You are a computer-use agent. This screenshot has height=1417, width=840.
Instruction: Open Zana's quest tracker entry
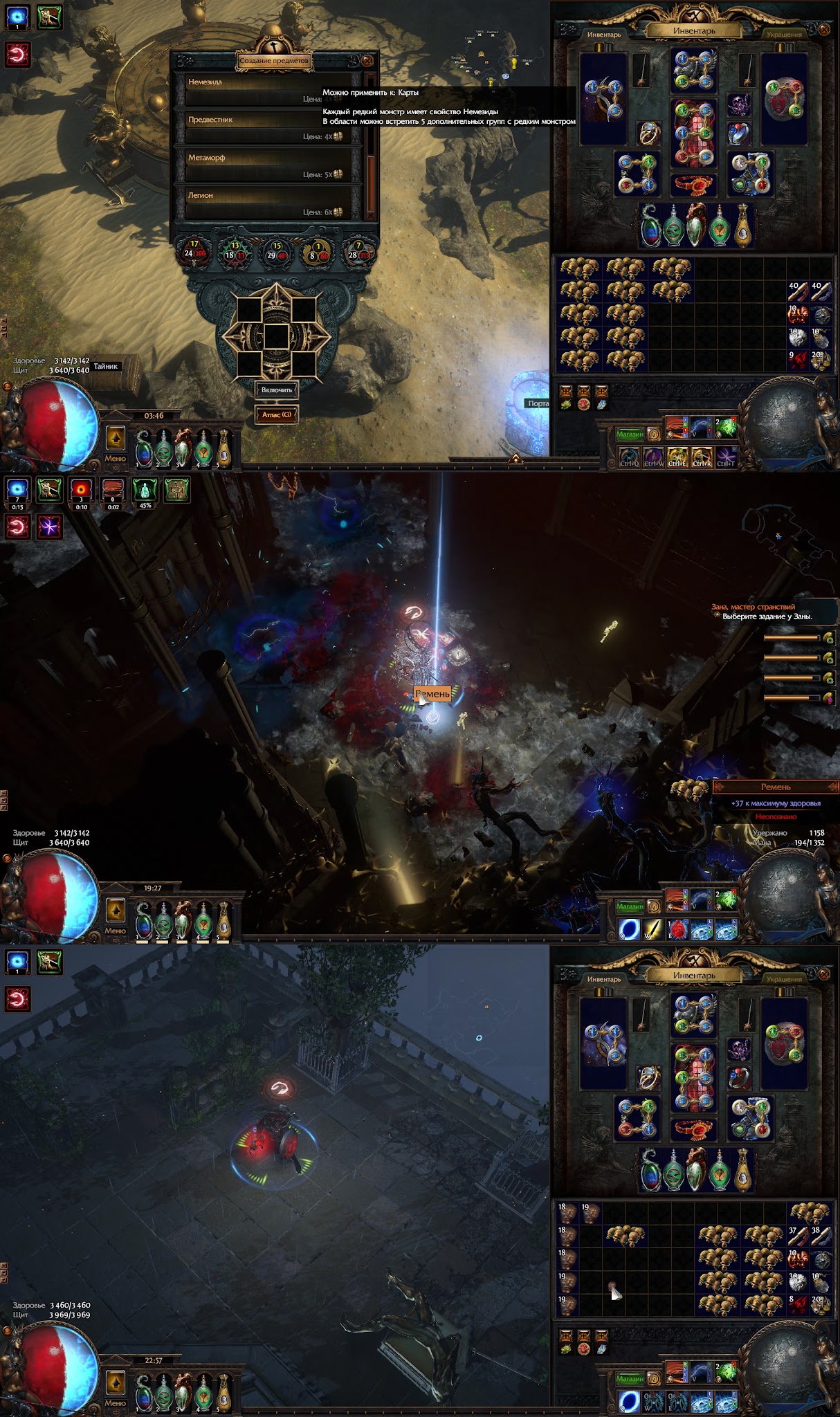[761, 612]
